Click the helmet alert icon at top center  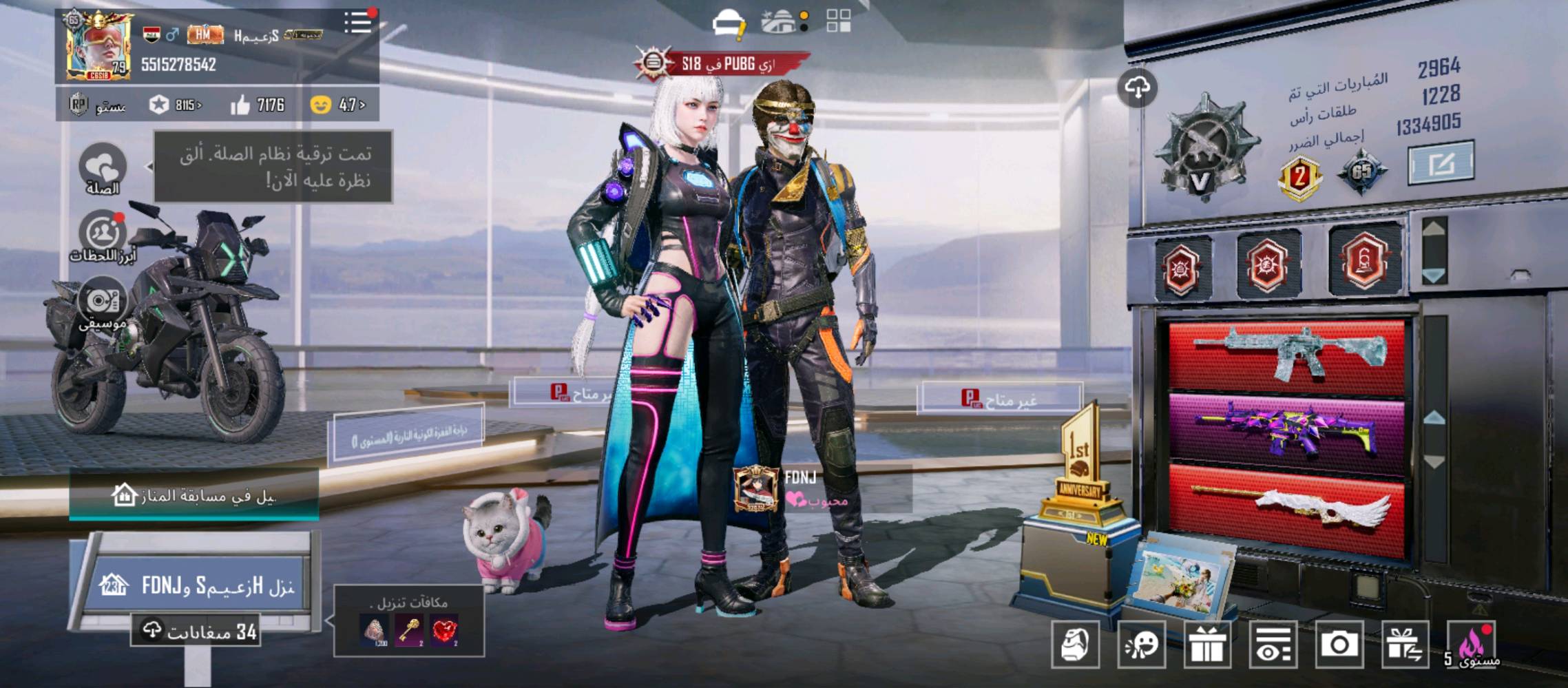[728, 21]
